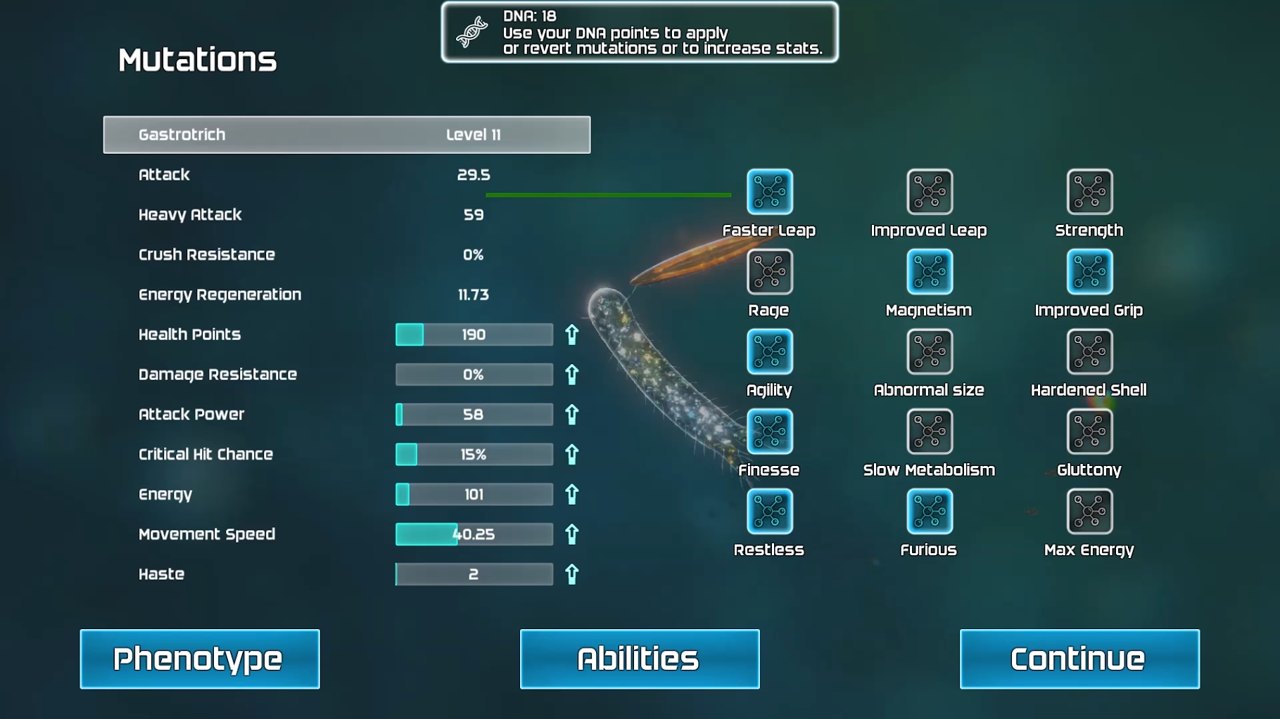The image size is (1280, 719).
Task: Open the Phenotype screen
Action: pos(199,659)
